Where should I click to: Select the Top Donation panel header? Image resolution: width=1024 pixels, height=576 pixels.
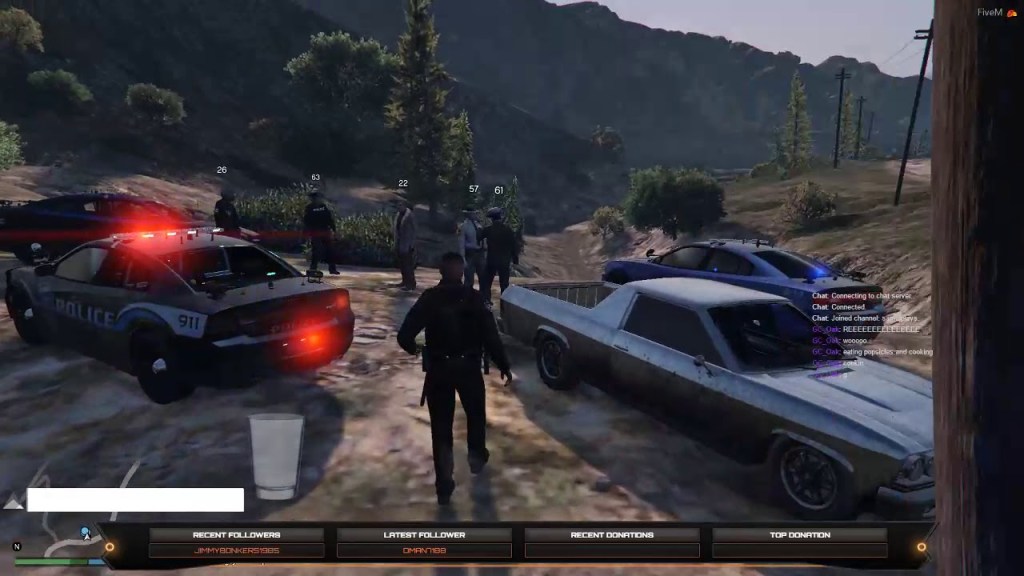[x=800, y=535]
